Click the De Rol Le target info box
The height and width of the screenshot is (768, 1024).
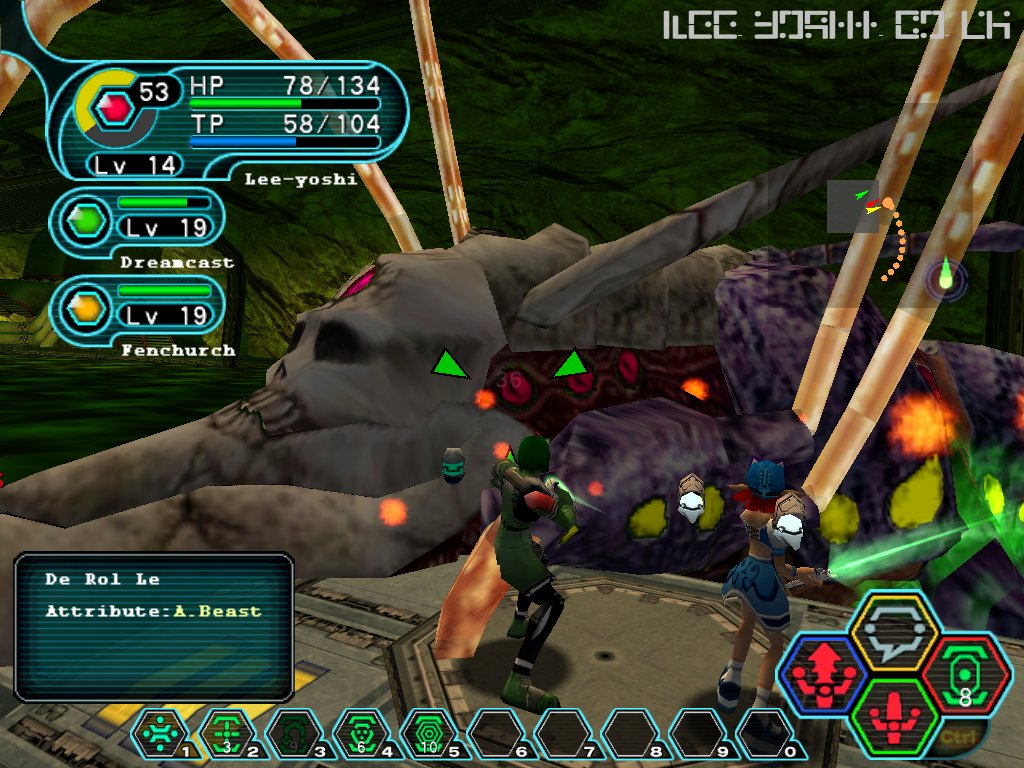pyautogui.click(x=154, y=626)
